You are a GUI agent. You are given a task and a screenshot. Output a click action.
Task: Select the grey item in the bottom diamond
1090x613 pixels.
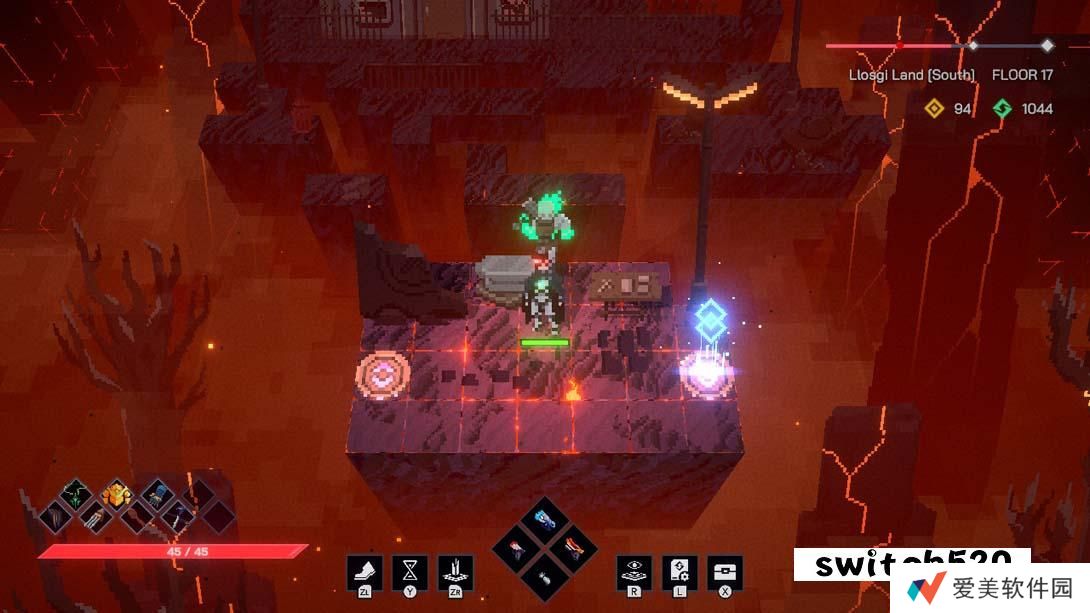click(545, 575)
